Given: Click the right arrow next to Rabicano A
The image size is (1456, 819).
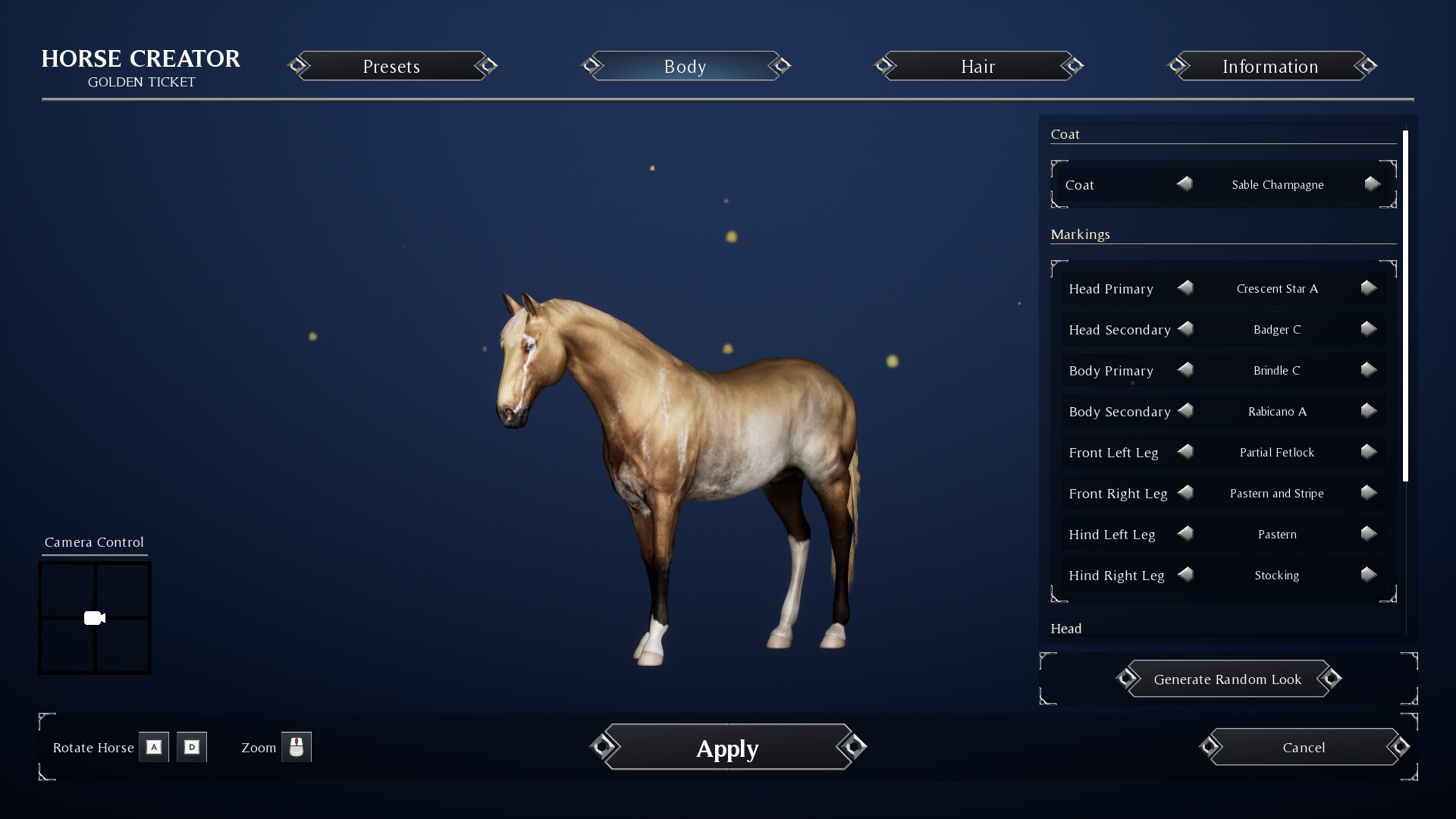Looking at the screenshot, I should [x=1368, y=411].
